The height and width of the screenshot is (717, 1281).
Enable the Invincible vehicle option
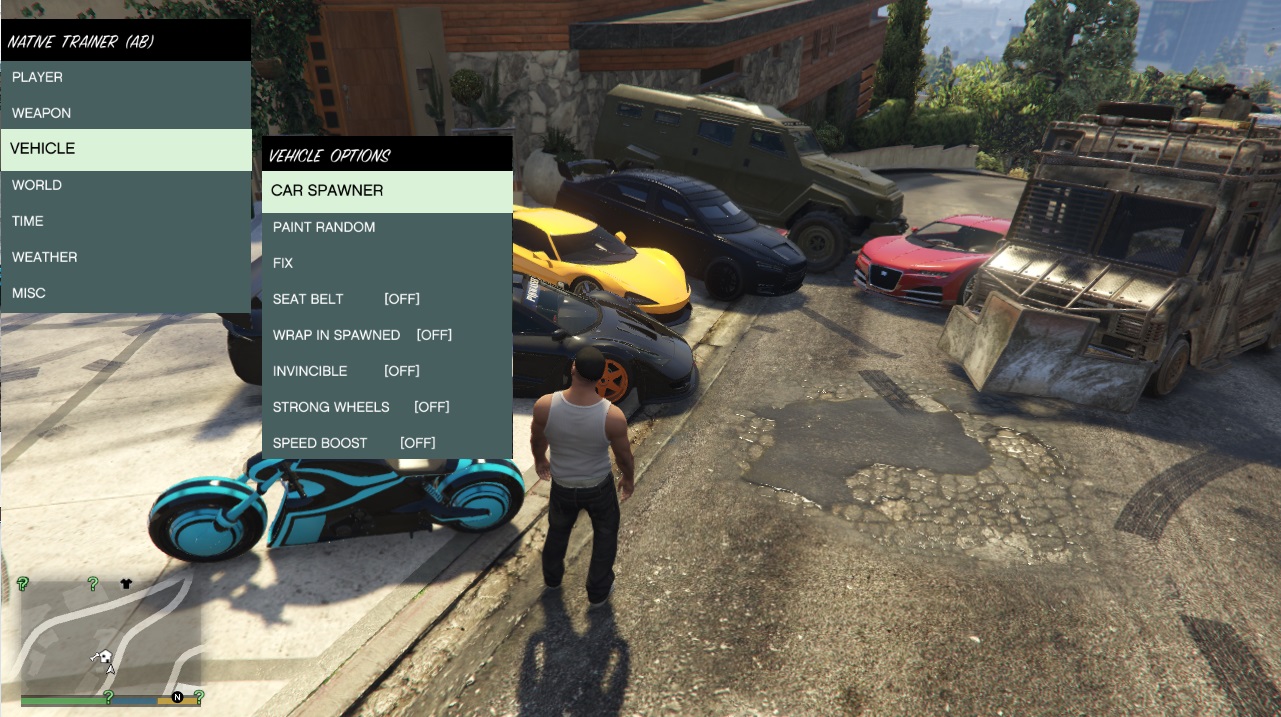point(387,372)
